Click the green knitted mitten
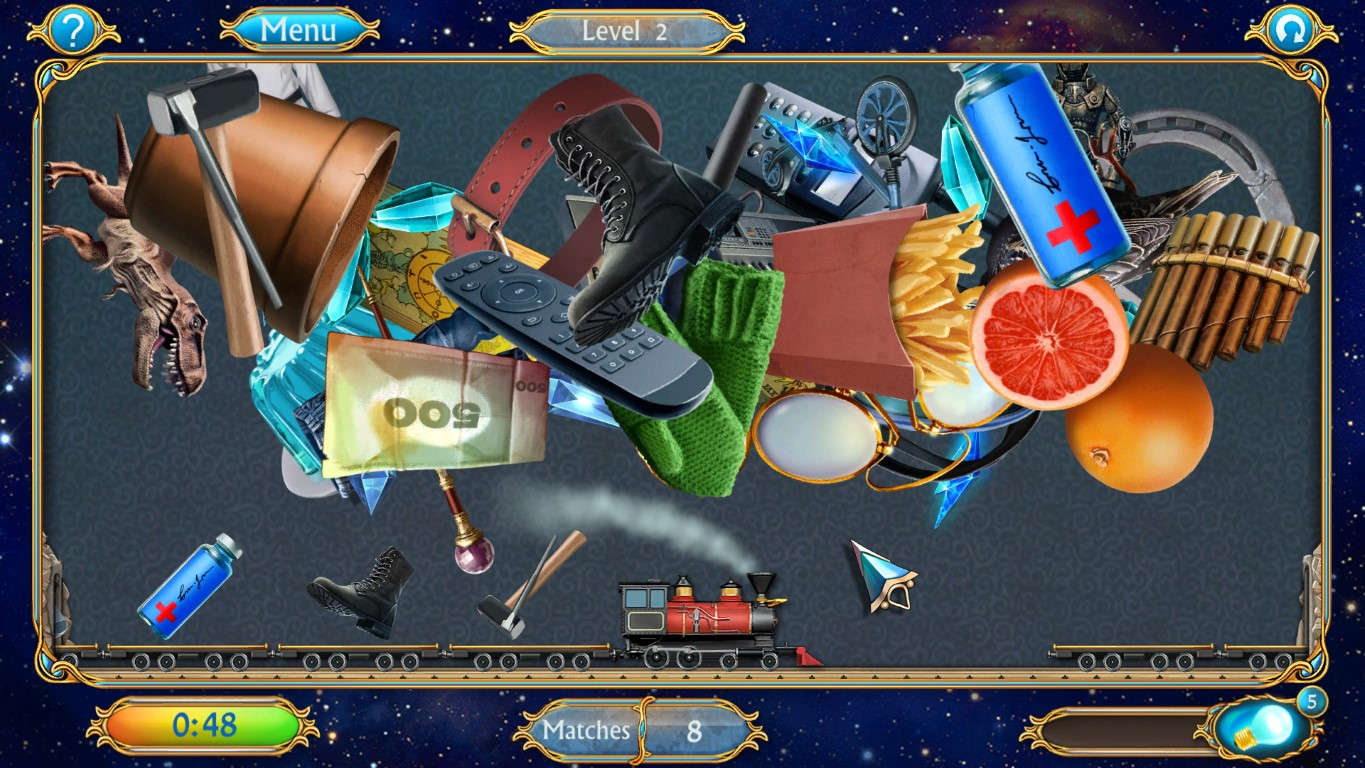The width and height of the screenshot is (1365, 768). [720, 370]
